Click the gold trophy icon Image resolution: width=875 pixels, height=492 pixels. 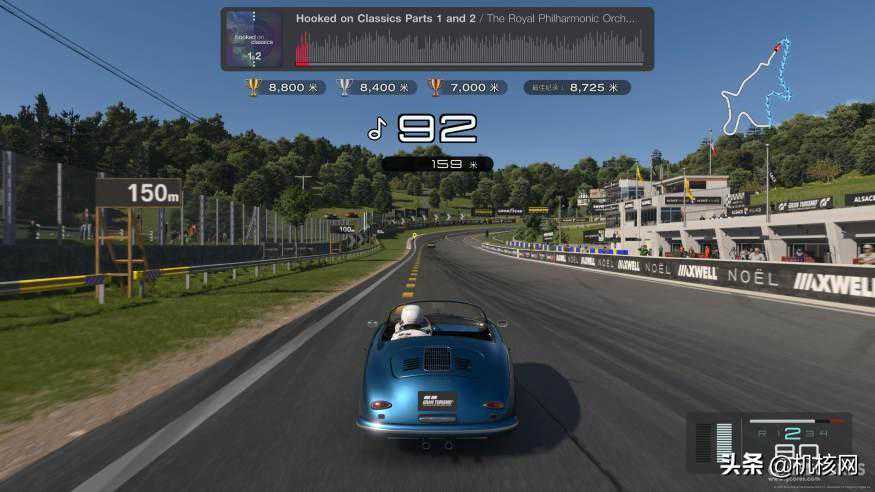tap(253, 87)
